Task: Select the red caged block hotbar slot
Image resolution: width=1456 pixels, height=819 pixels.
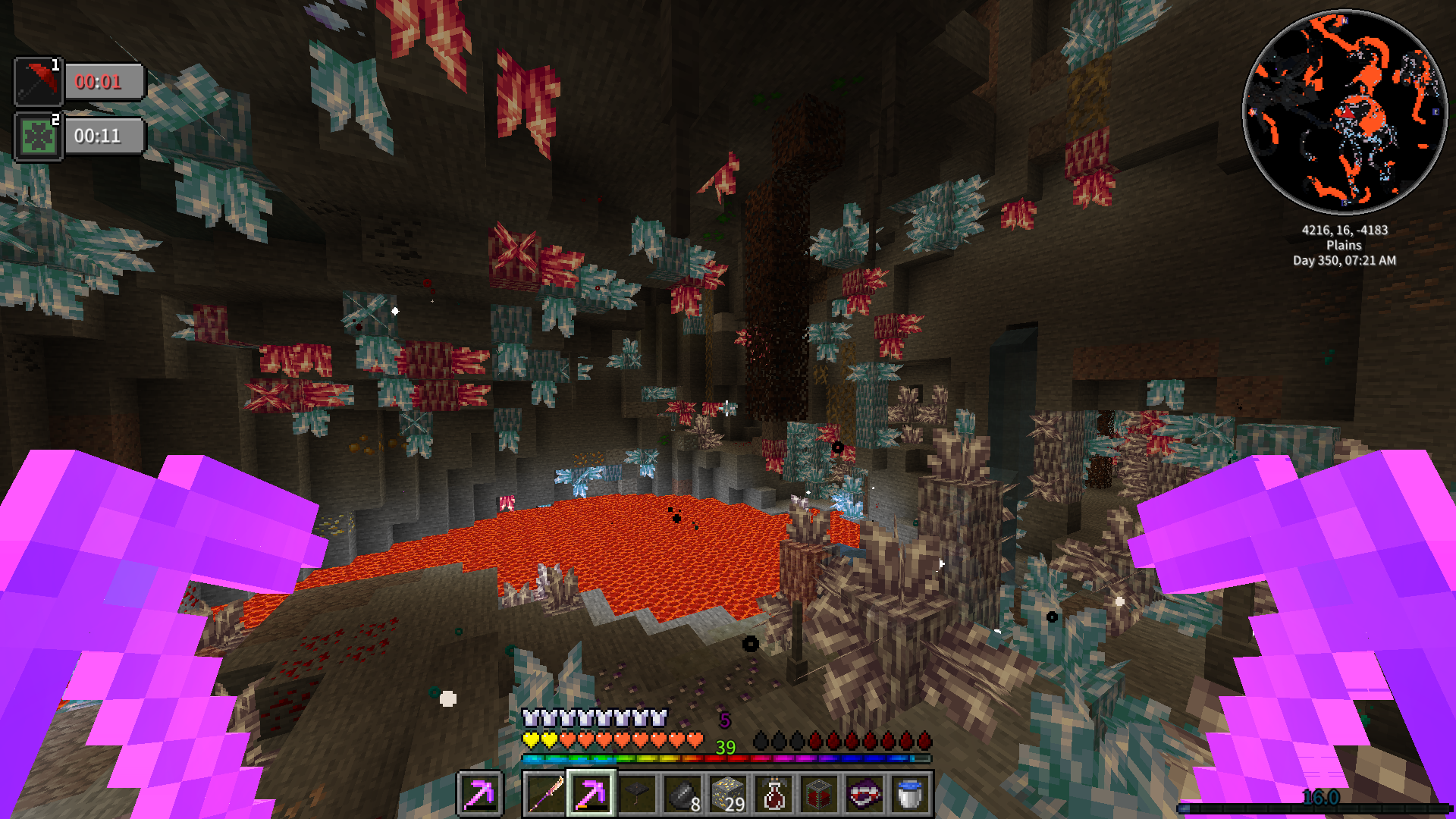Action: click(x=819, y=794)
